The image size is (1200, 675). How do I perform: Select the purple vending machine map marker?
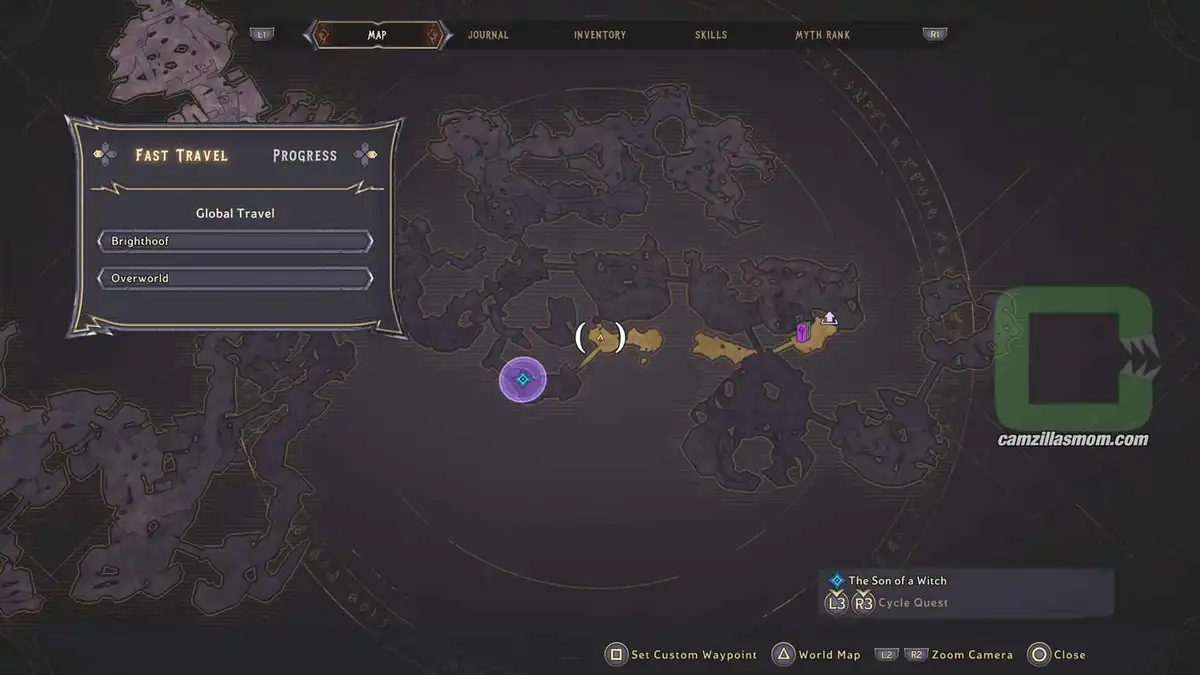(802, 332)
